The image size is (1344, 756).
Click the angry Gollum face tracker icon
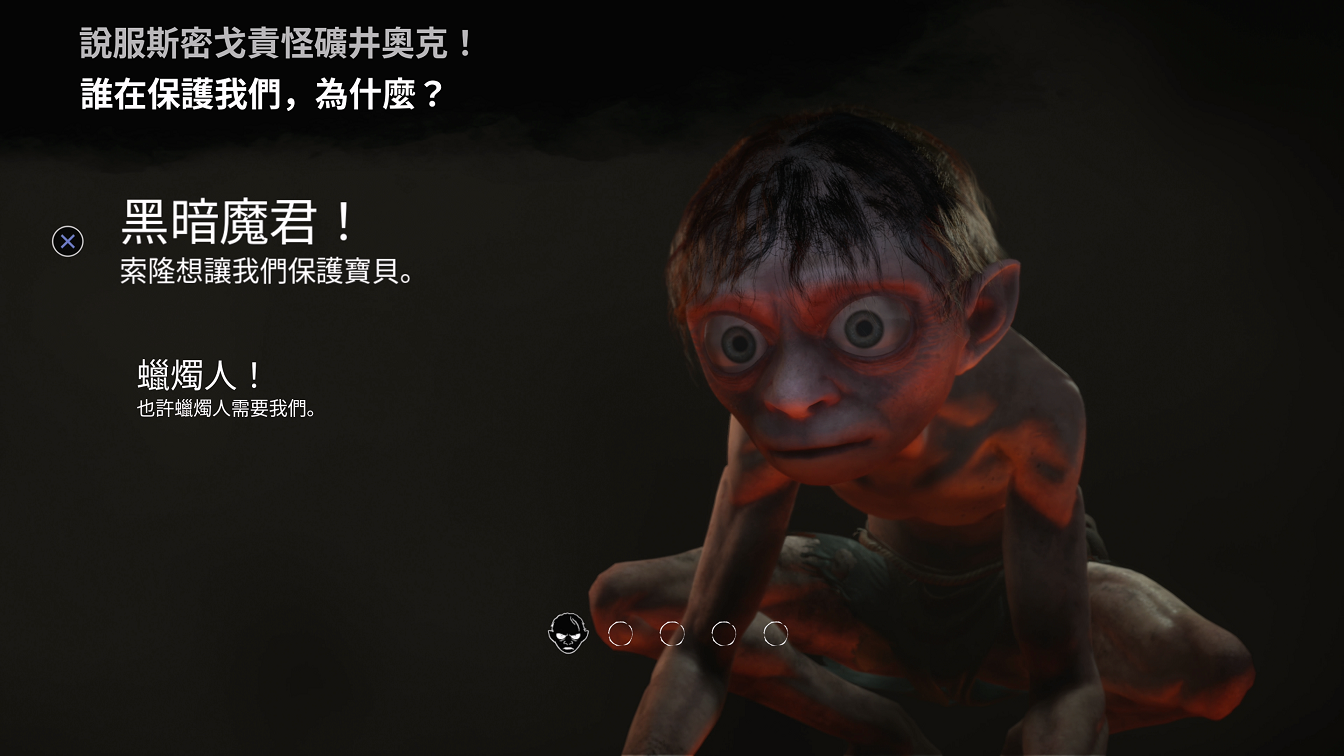click(x=569, y=633)
